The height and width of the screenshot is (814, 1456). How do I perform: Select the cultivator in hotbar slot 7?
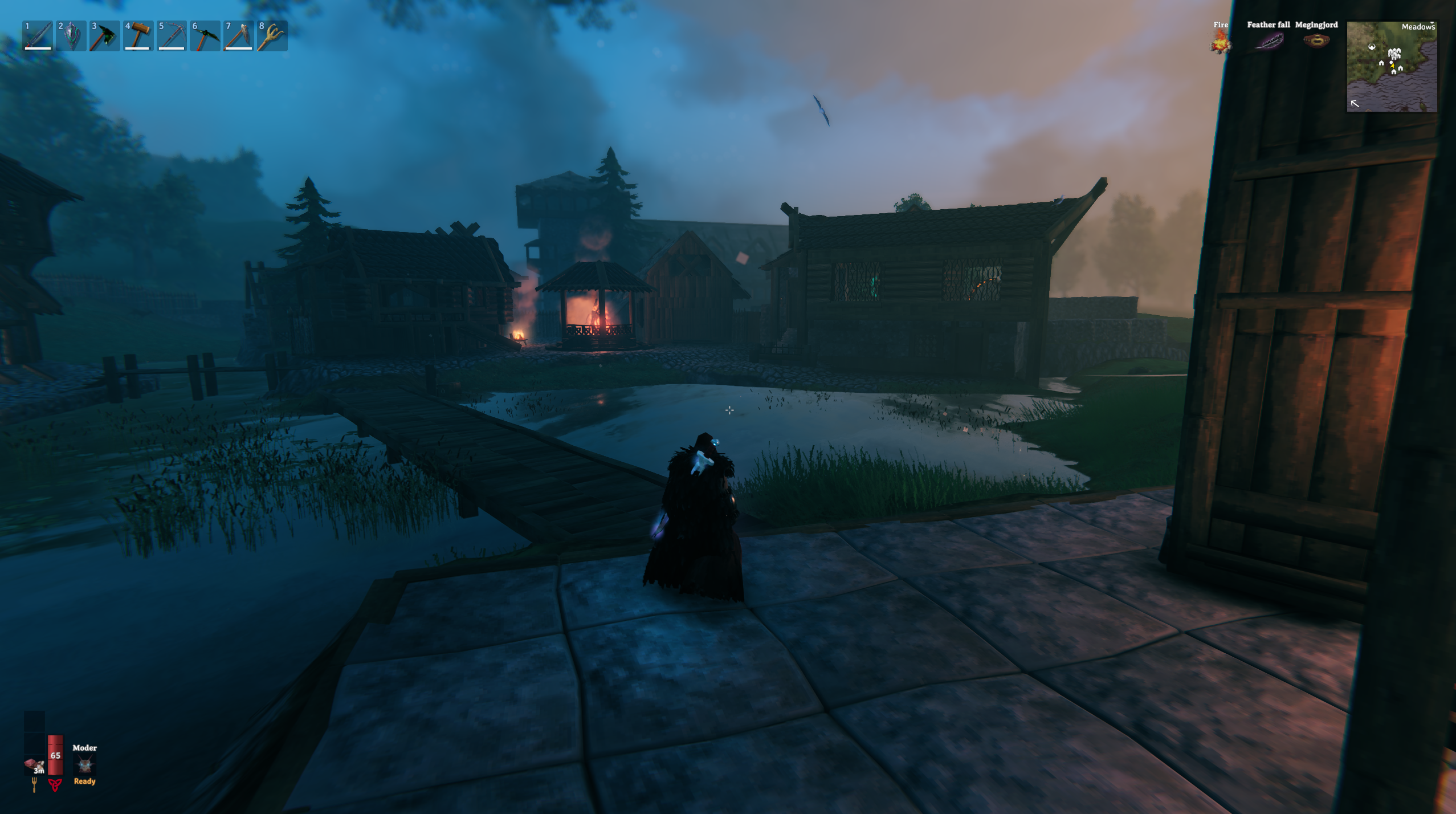(238, 36)
